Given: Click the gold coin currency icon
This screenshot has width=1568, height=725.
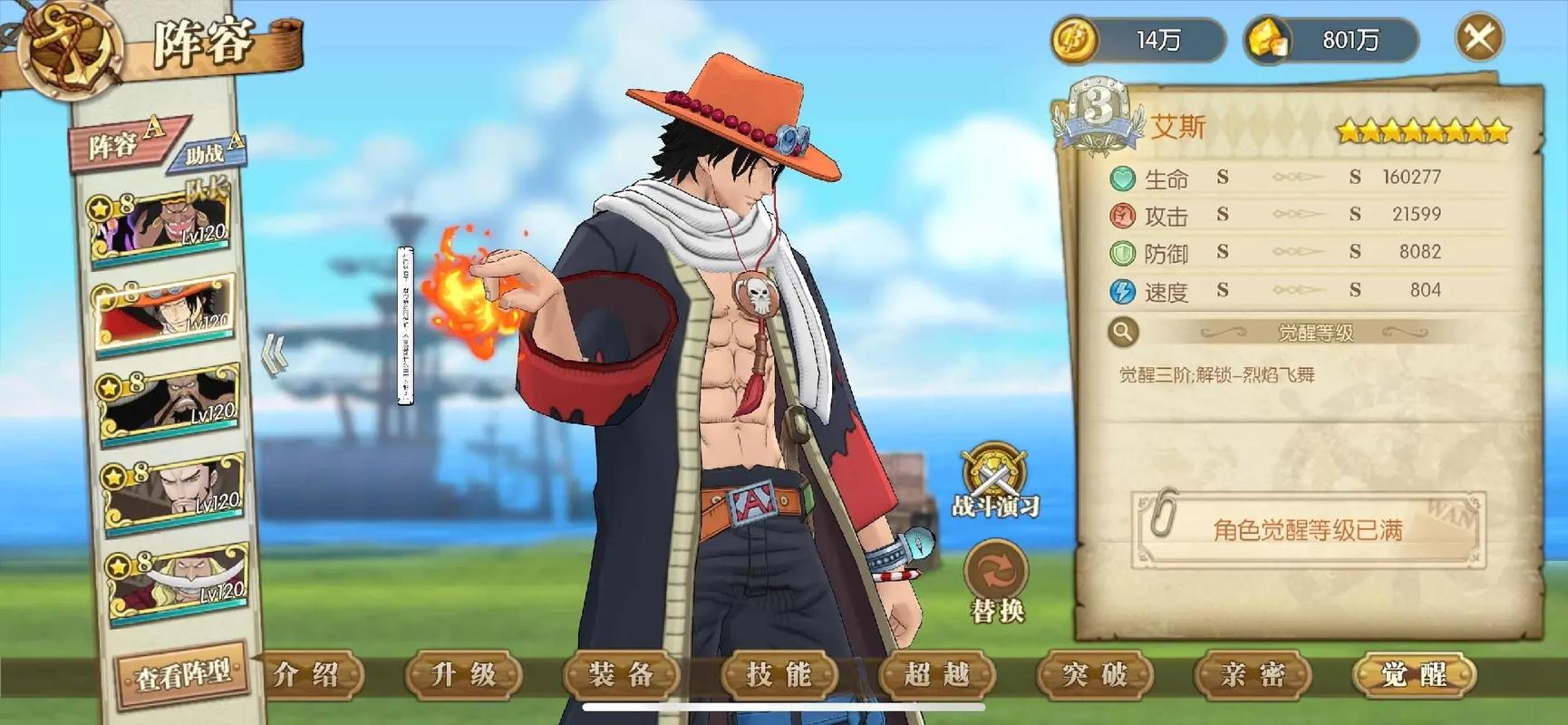Looking at the screenshot, I should pos(1076,40).
